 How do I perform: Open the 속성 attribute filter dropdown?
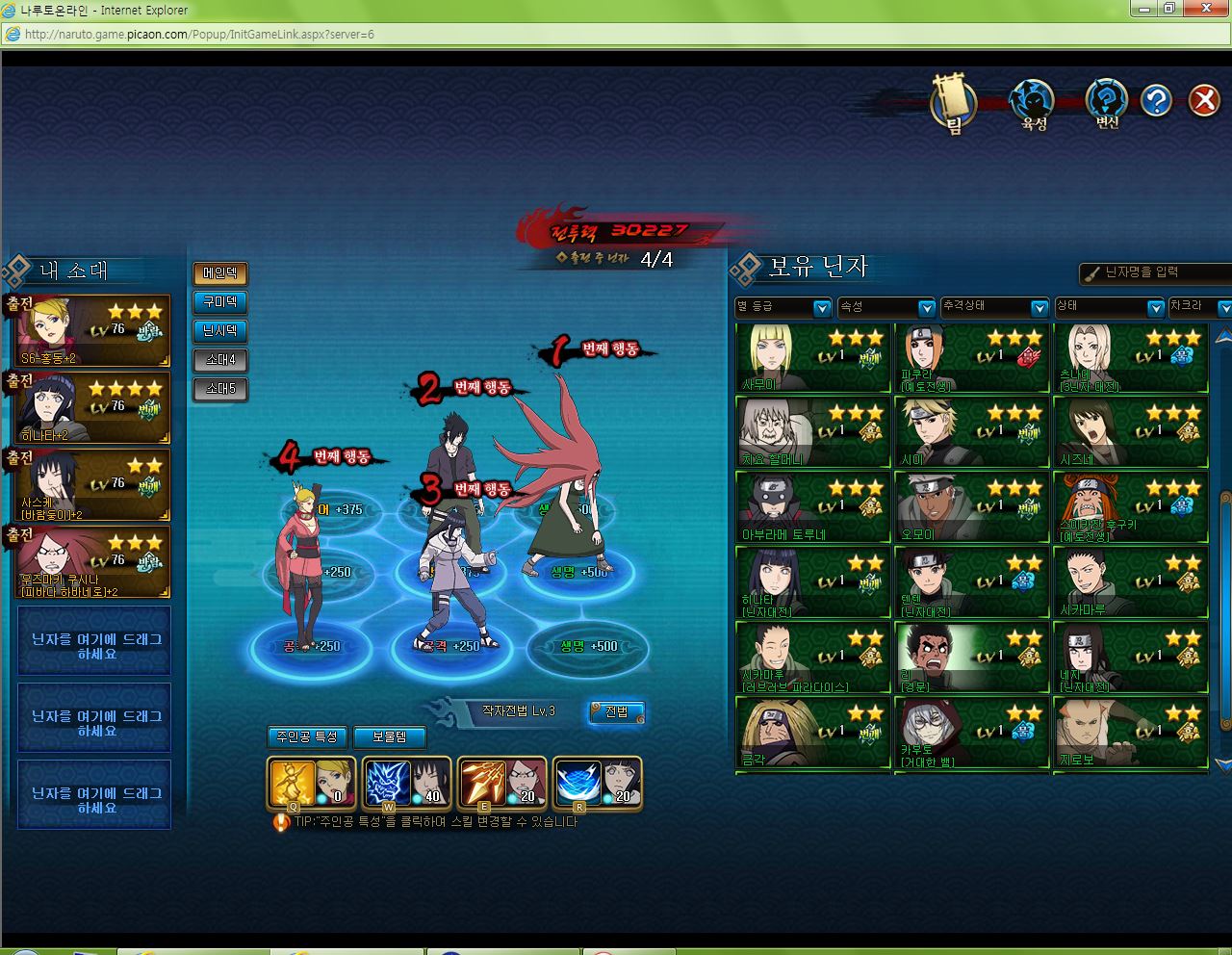pyautogui.click(x=886, y=307)
